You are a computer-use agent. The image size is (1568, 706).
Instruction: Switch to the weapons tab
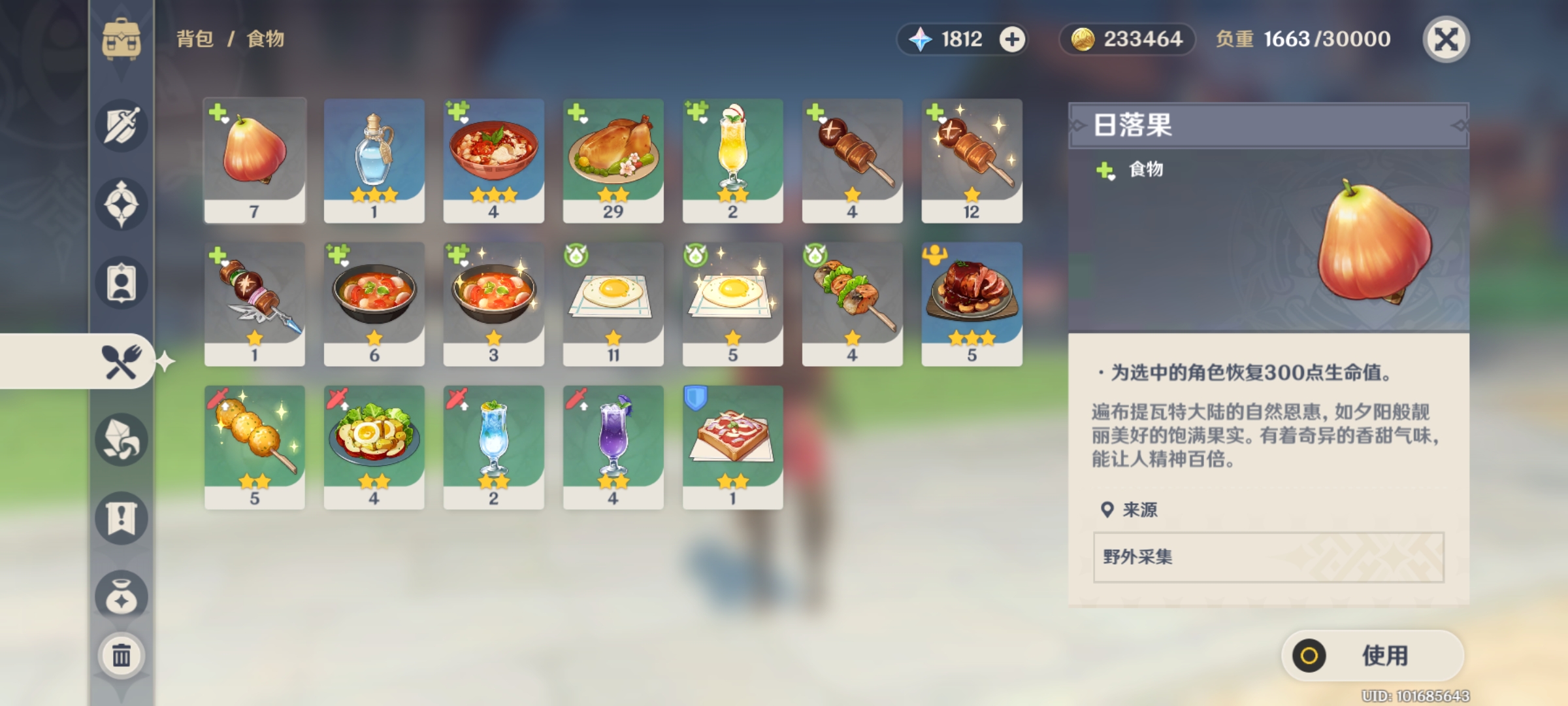point(122,126)
